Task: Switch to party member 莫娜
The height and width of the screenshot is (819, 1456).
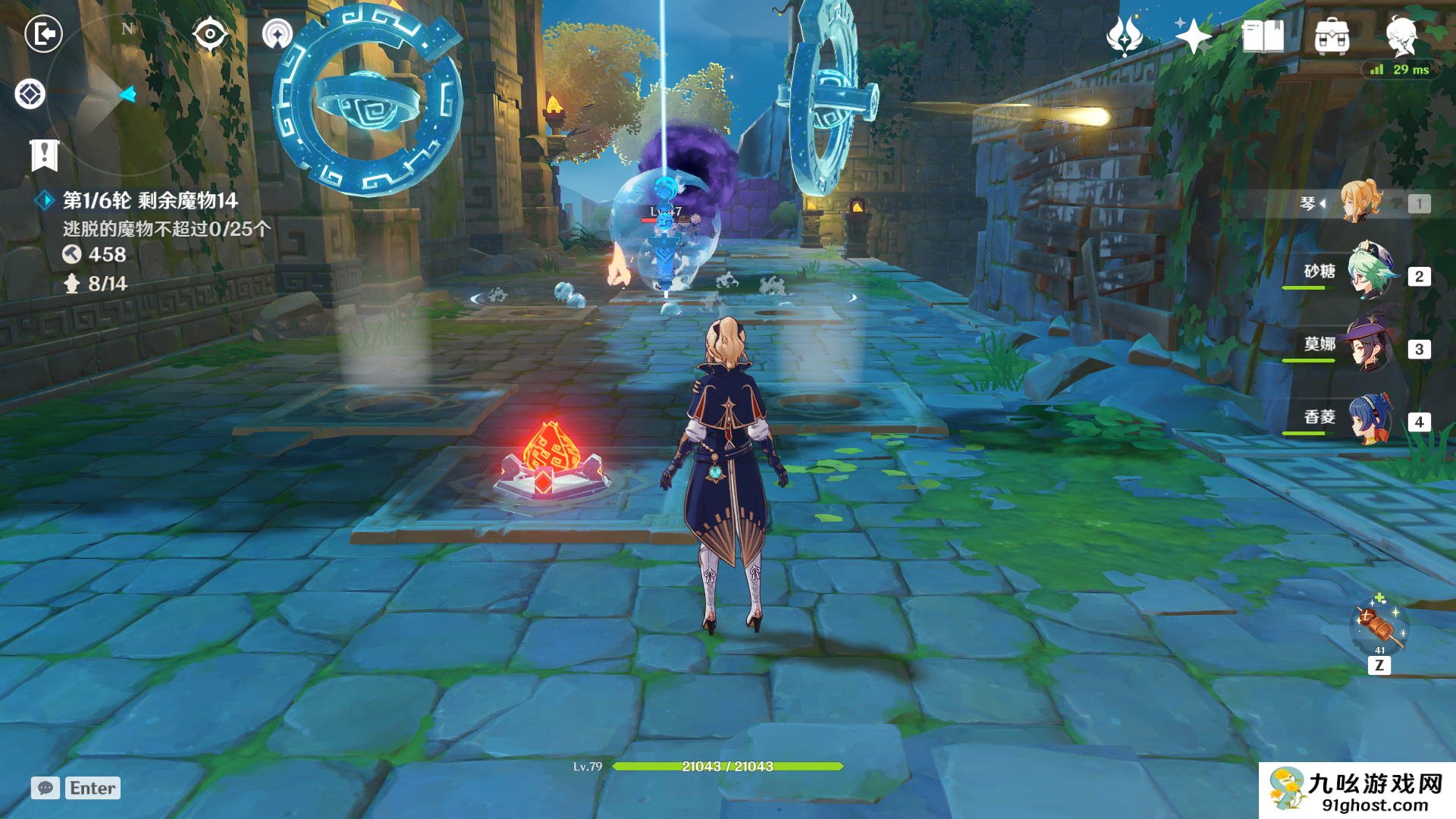Action: [1370, 346]
